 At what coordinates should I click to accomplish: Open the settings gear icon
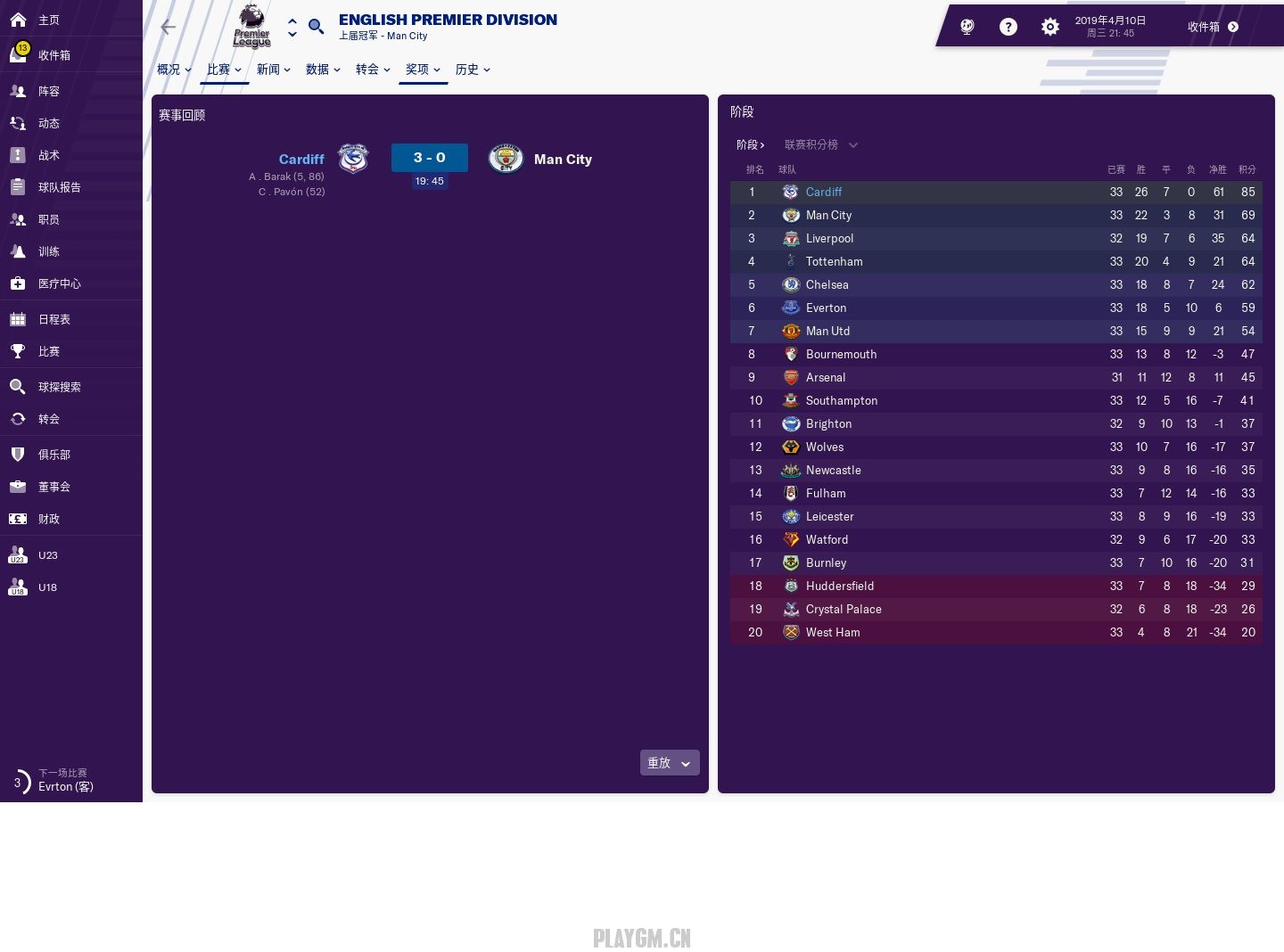[1050, 27]
